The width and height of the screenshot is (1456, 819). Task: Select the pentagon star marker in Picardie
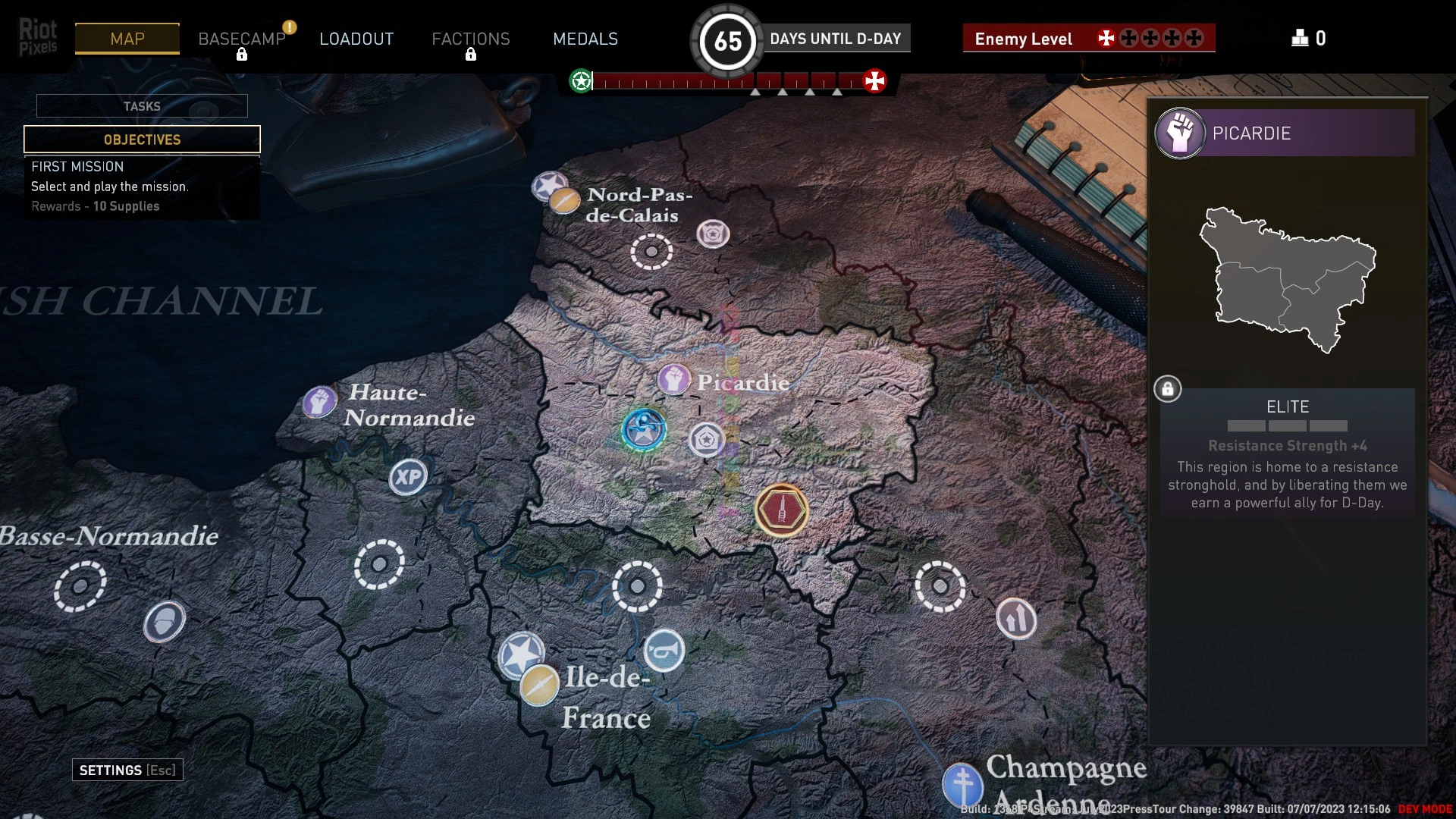tap(706, 439)
